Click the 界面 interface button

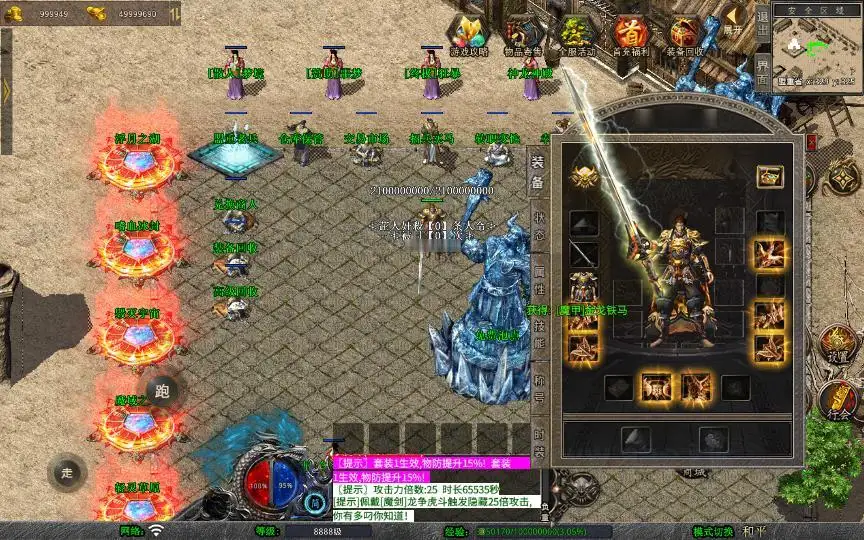click(x=762, y=71)
